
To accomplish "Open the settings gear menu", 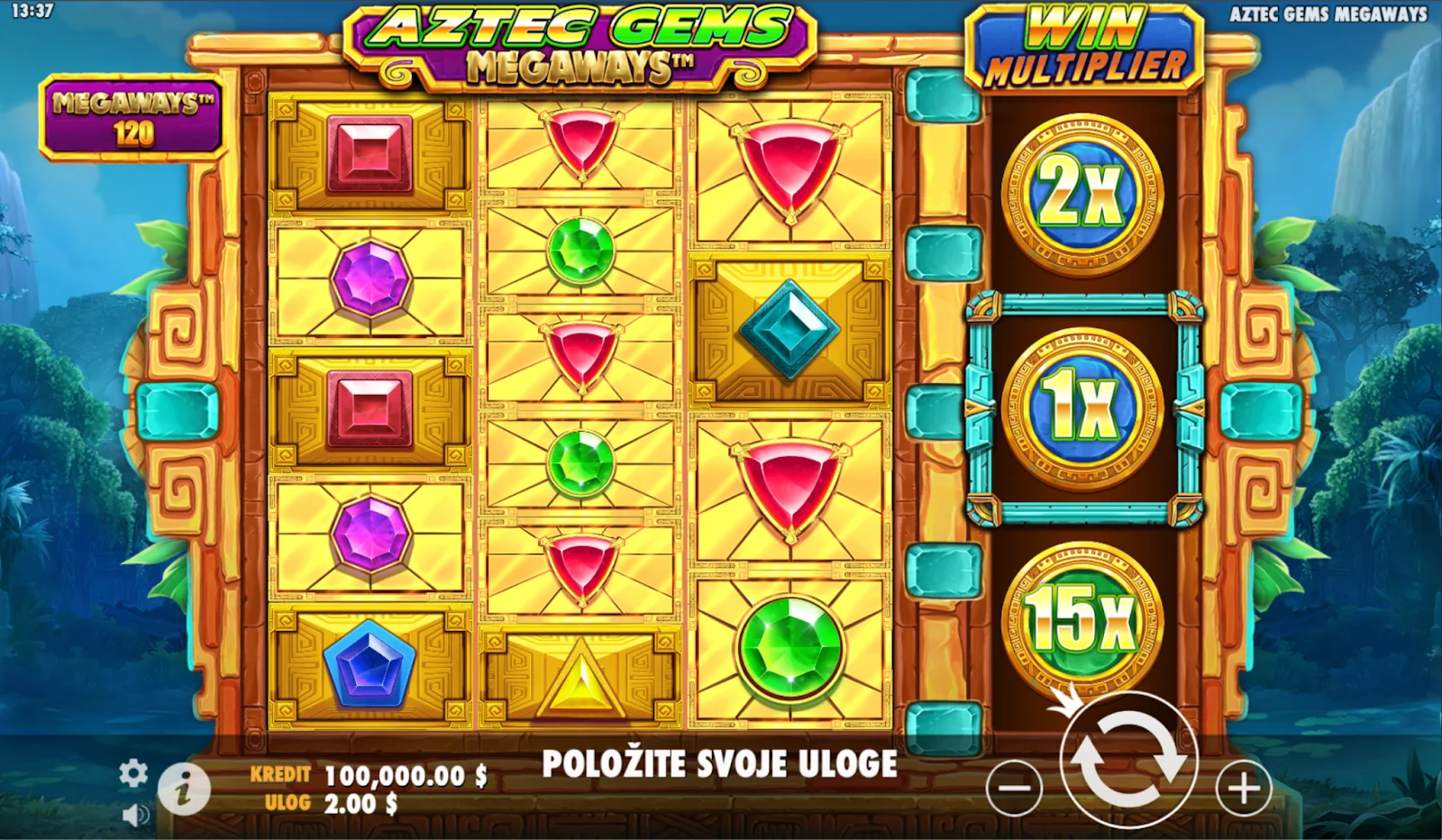I will tap(133, 773).
